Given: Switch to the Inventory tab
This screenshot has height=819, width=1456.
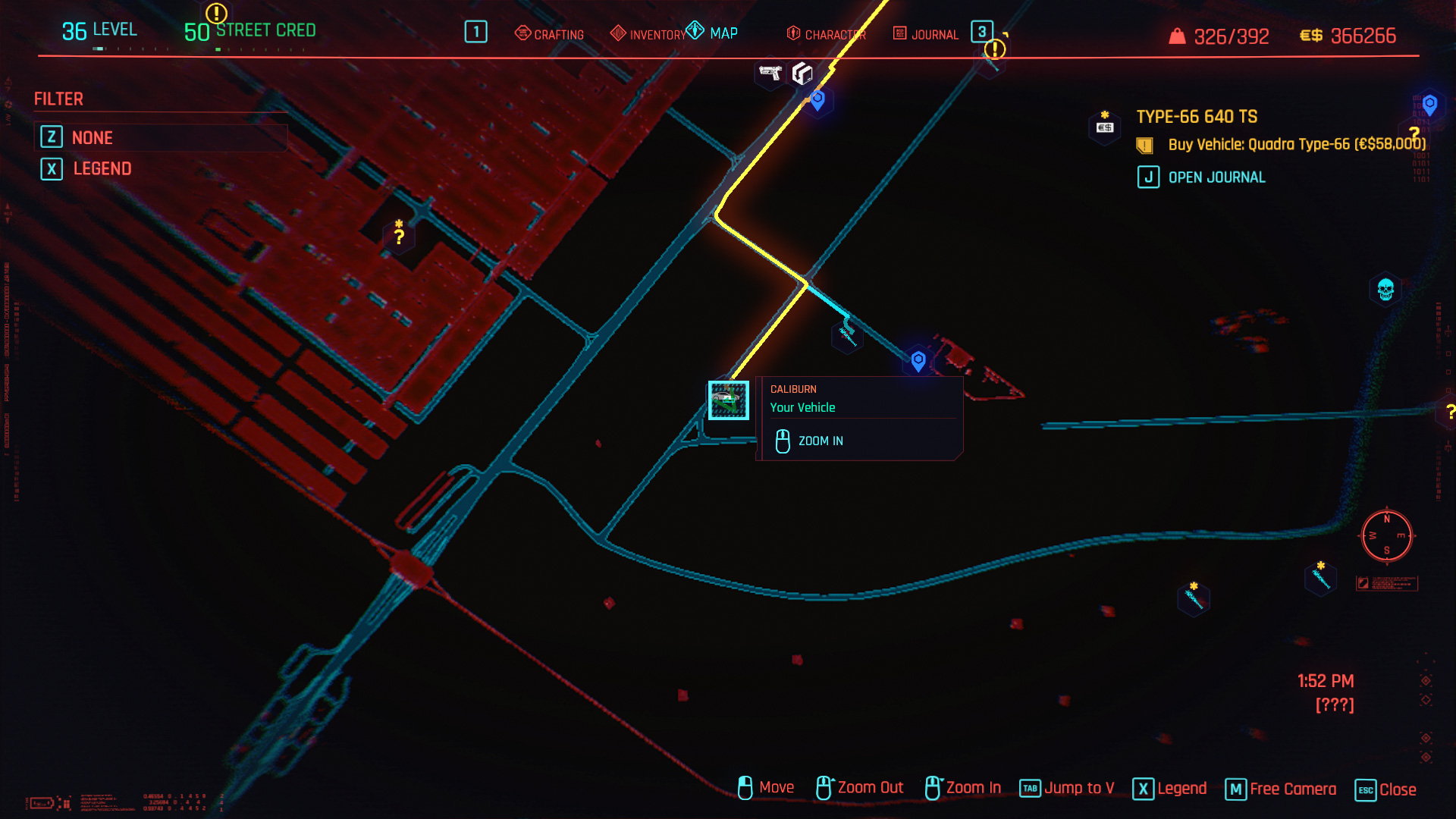Looking at the screenshot, I should 648,34.
